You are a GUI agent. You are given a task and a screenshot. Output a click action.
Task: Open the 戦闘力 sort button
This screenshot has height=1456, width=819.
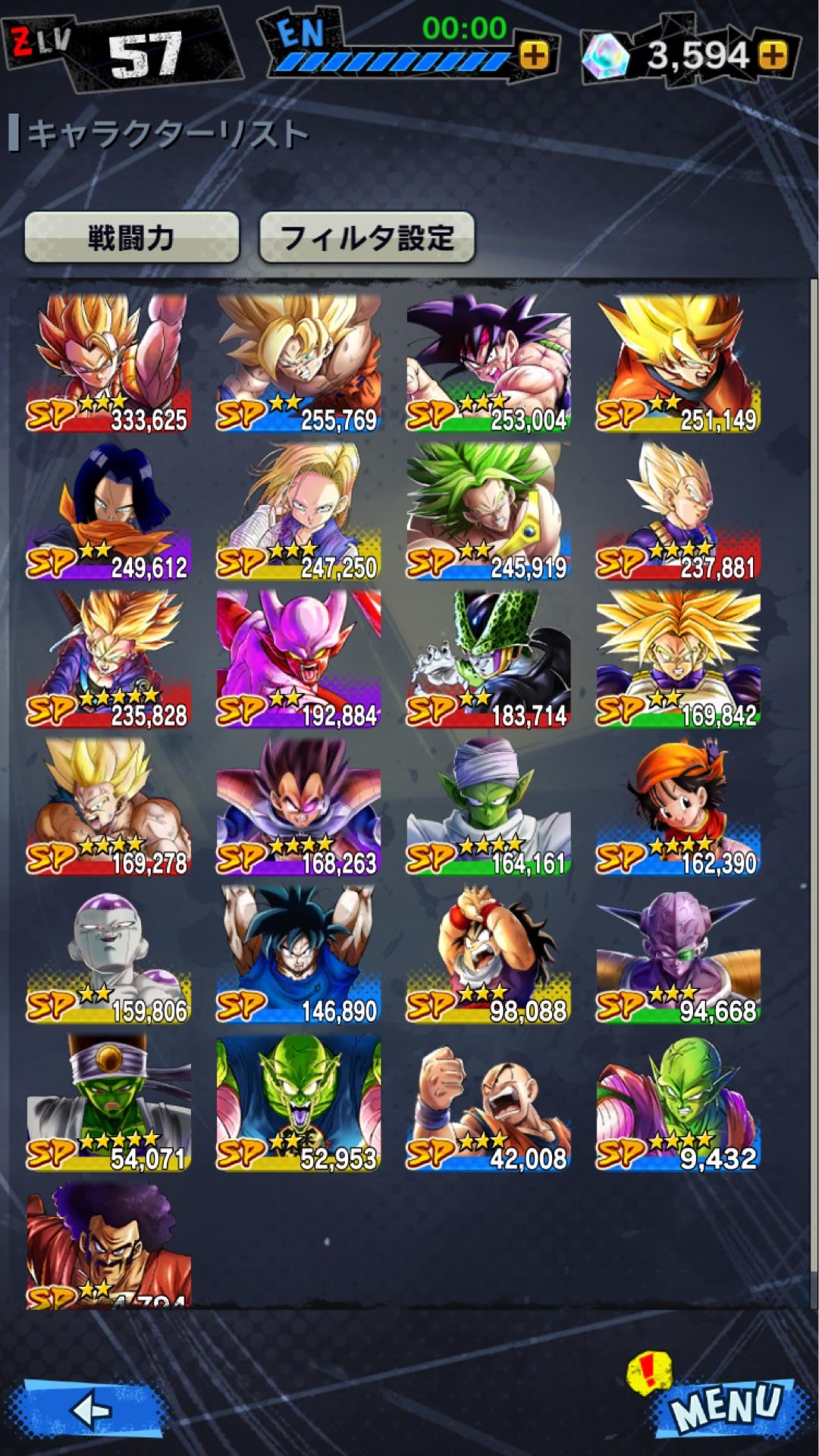(132, 238)
